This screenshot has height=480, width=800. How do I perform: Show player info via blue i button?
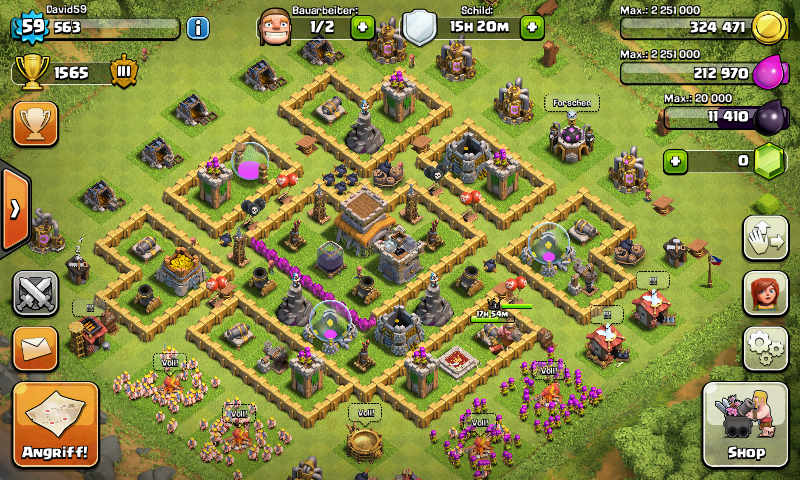click(x=198, y=27)
